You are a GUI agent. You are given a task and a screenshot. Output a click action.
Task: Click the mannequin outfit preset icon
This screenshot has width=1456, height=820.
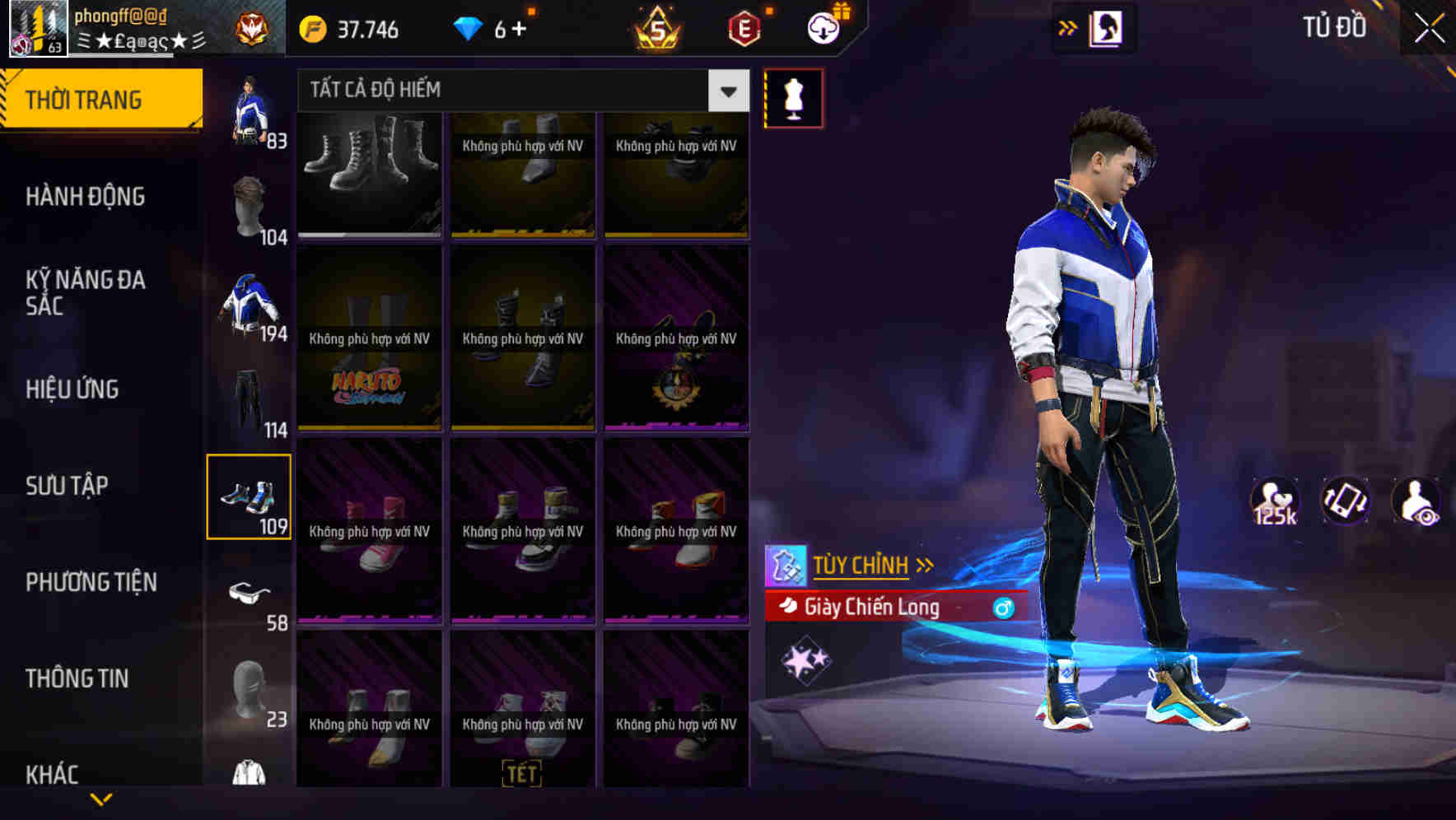coord(793,97)
